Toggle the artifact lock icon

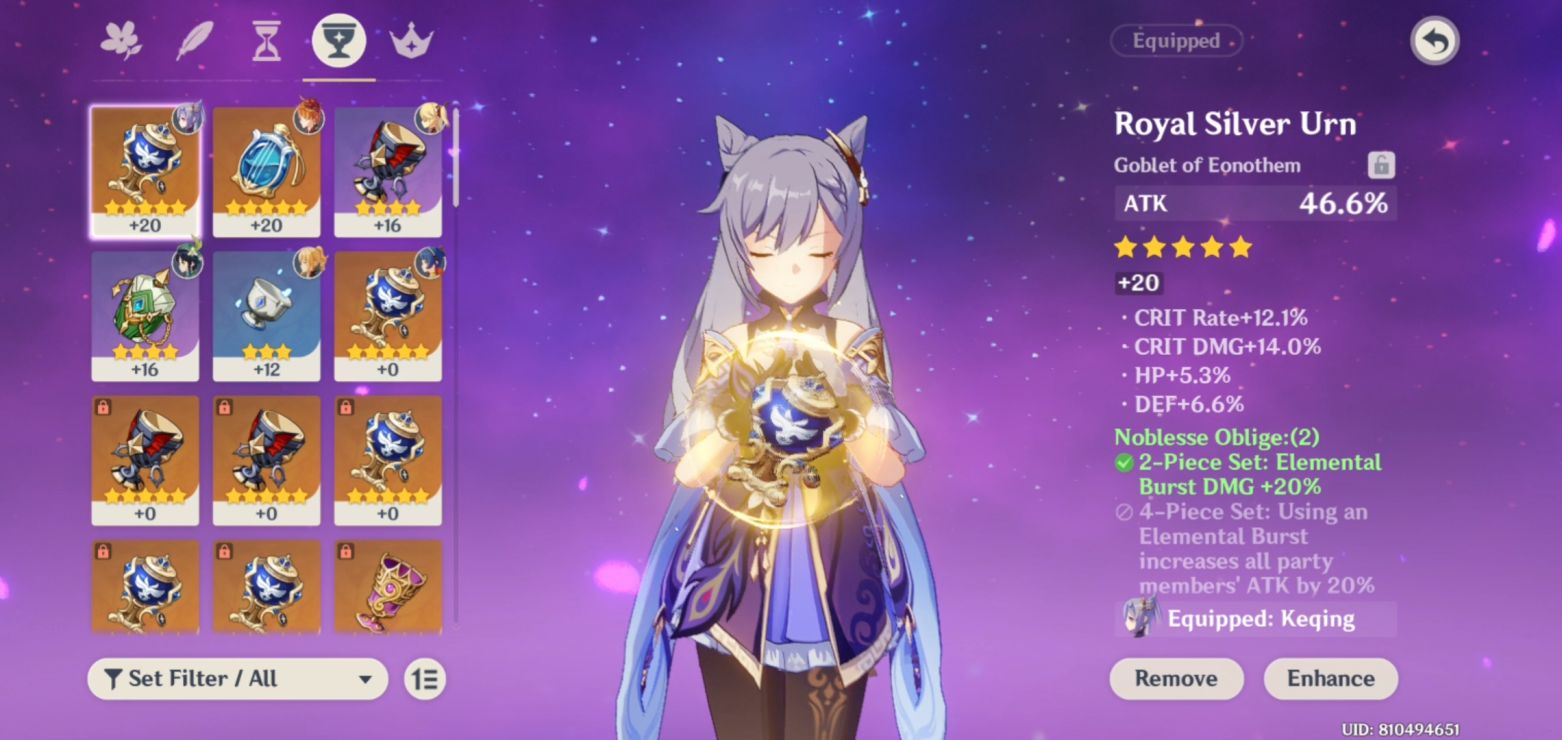pyautogui.click(x=1381, y=165)
